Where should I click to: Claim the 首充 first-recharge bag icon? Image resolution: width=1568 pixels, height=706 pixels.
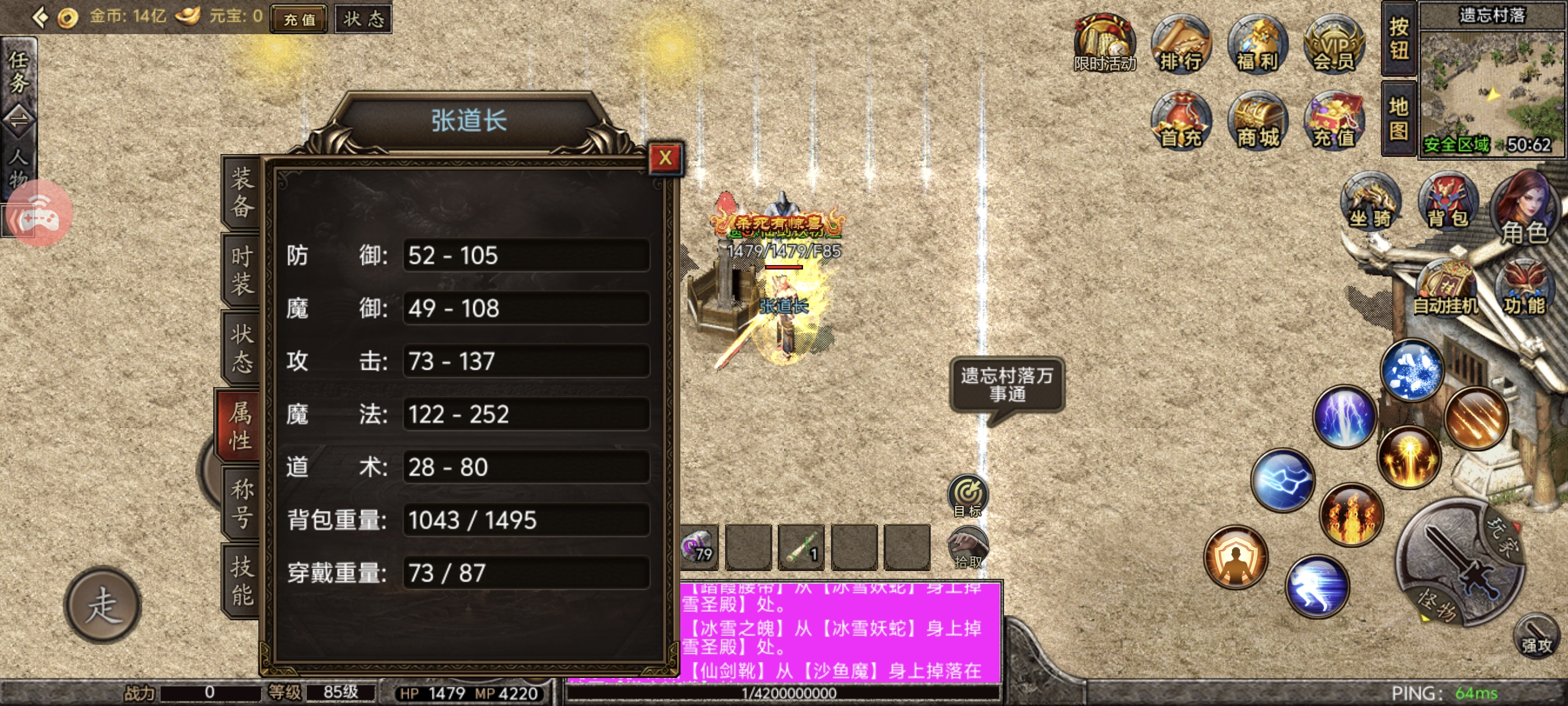[x=1180, y=120]
